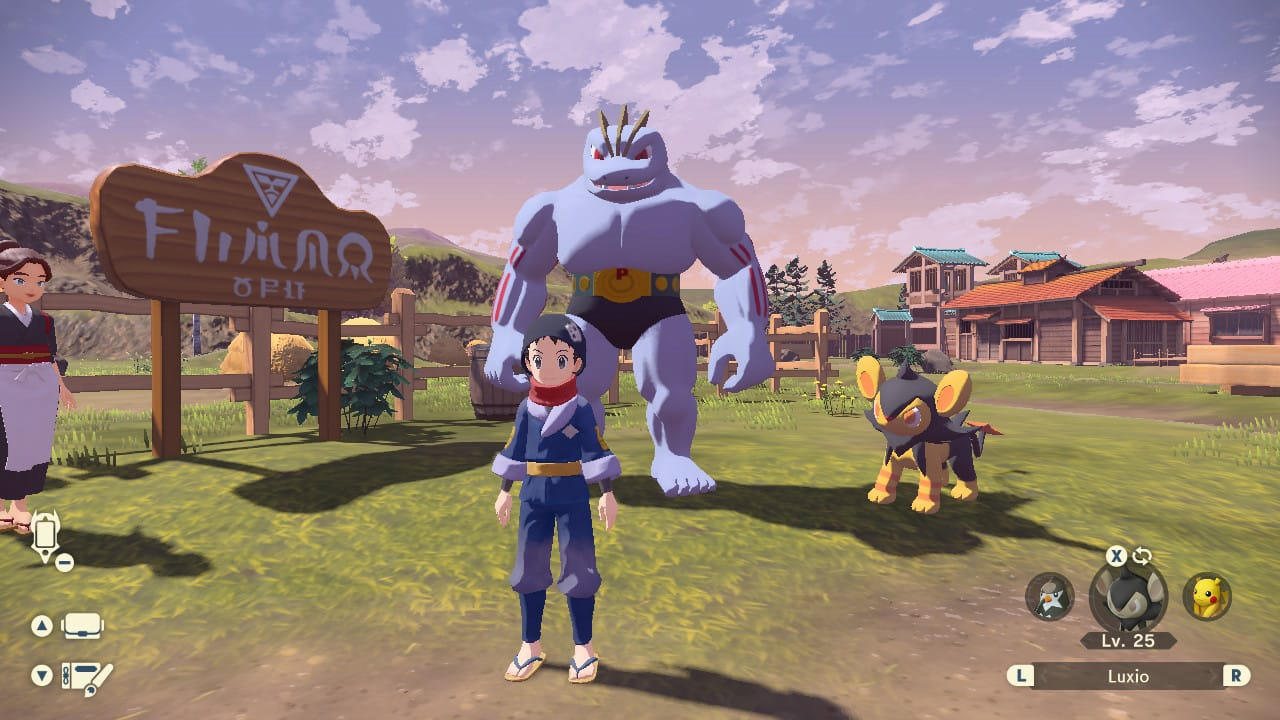This screenshot has width=1280, height=720.
Task: Open the Arc Phone map icon
Action: (46, 537)
